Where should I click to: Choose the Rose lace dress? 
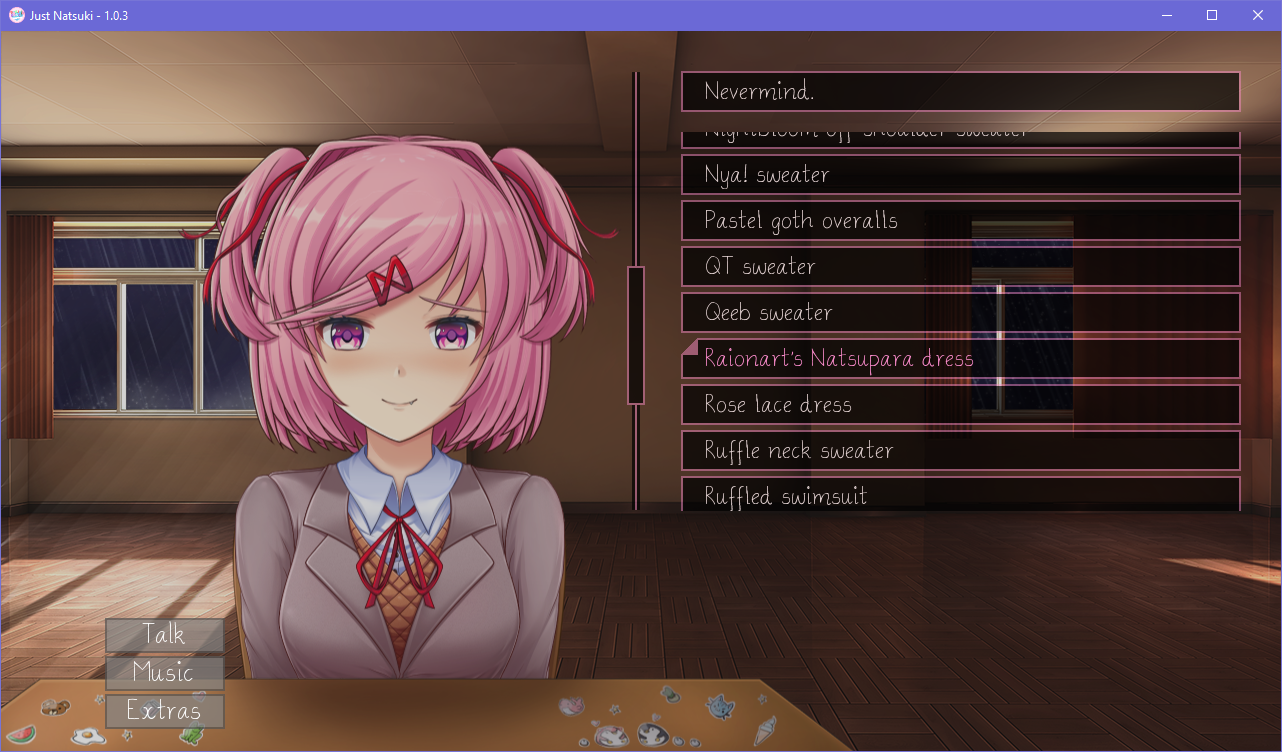[x=960, y=404]
